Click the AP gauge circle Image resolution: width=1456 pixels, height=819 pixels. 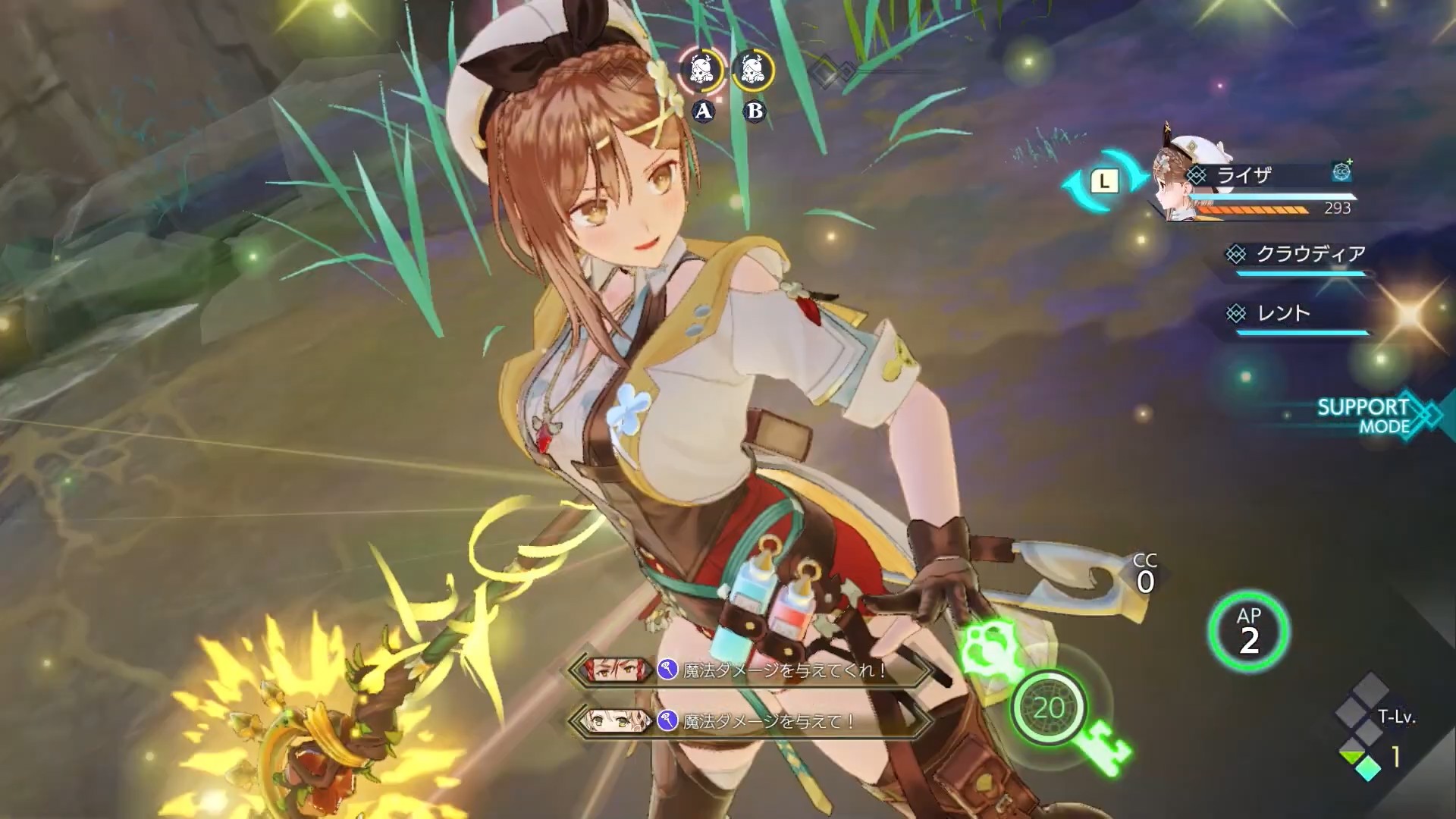tap(1248, 632)
